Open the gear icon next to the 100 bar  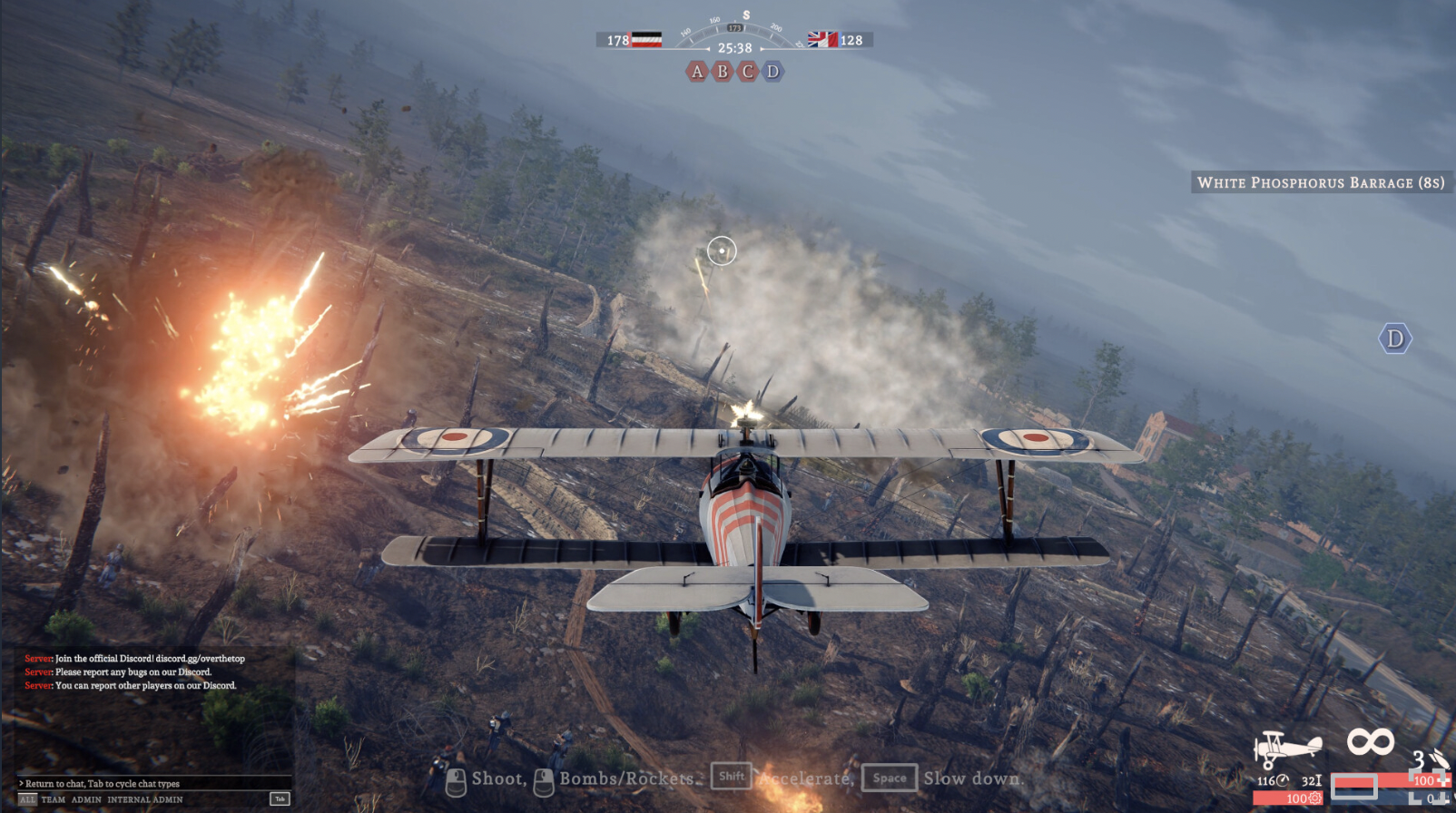[x=1315, y=797]
